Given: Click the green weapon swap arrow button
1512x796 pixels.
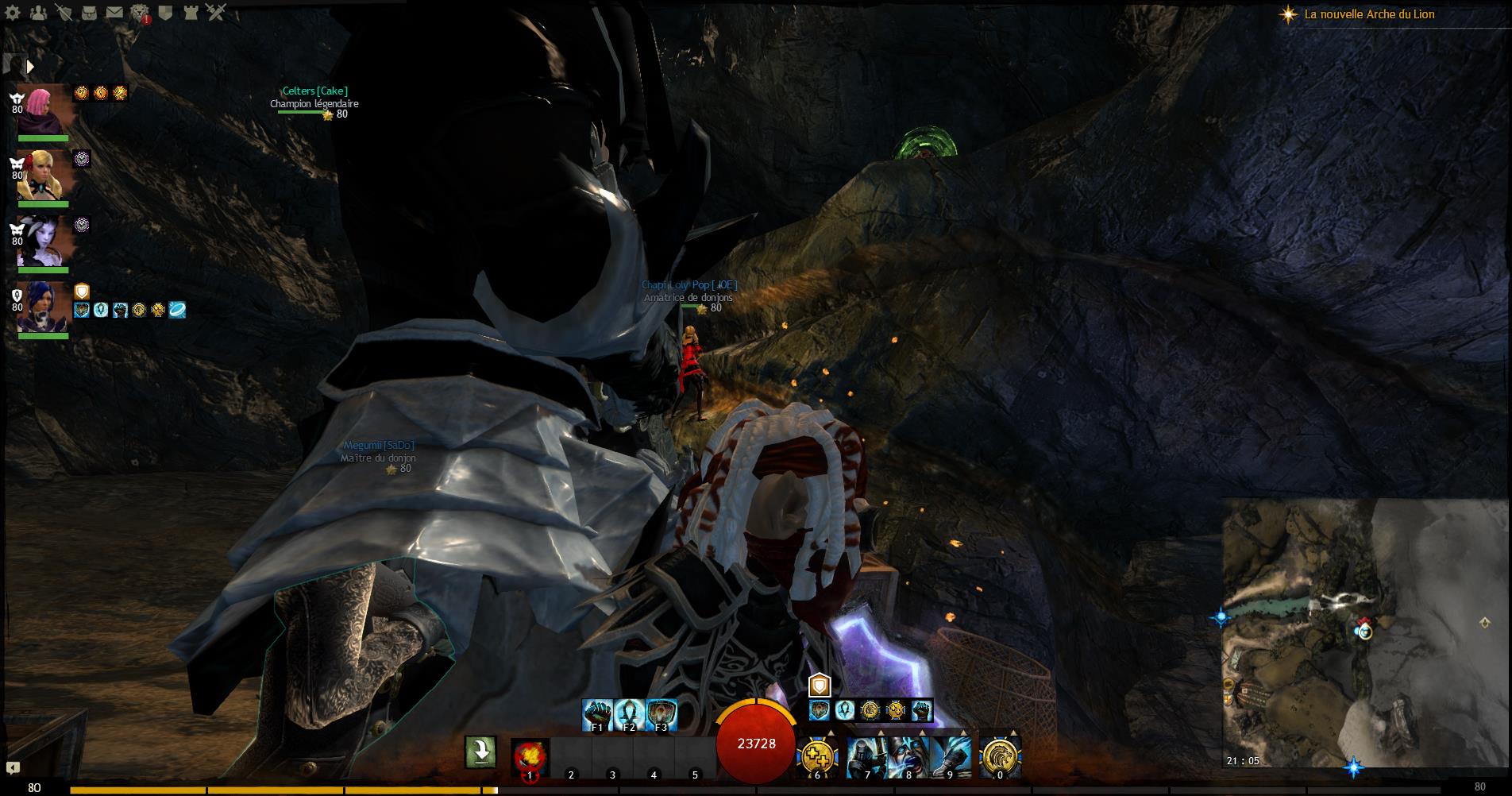Looking at the screenshot, I should [x=480, y=752].
